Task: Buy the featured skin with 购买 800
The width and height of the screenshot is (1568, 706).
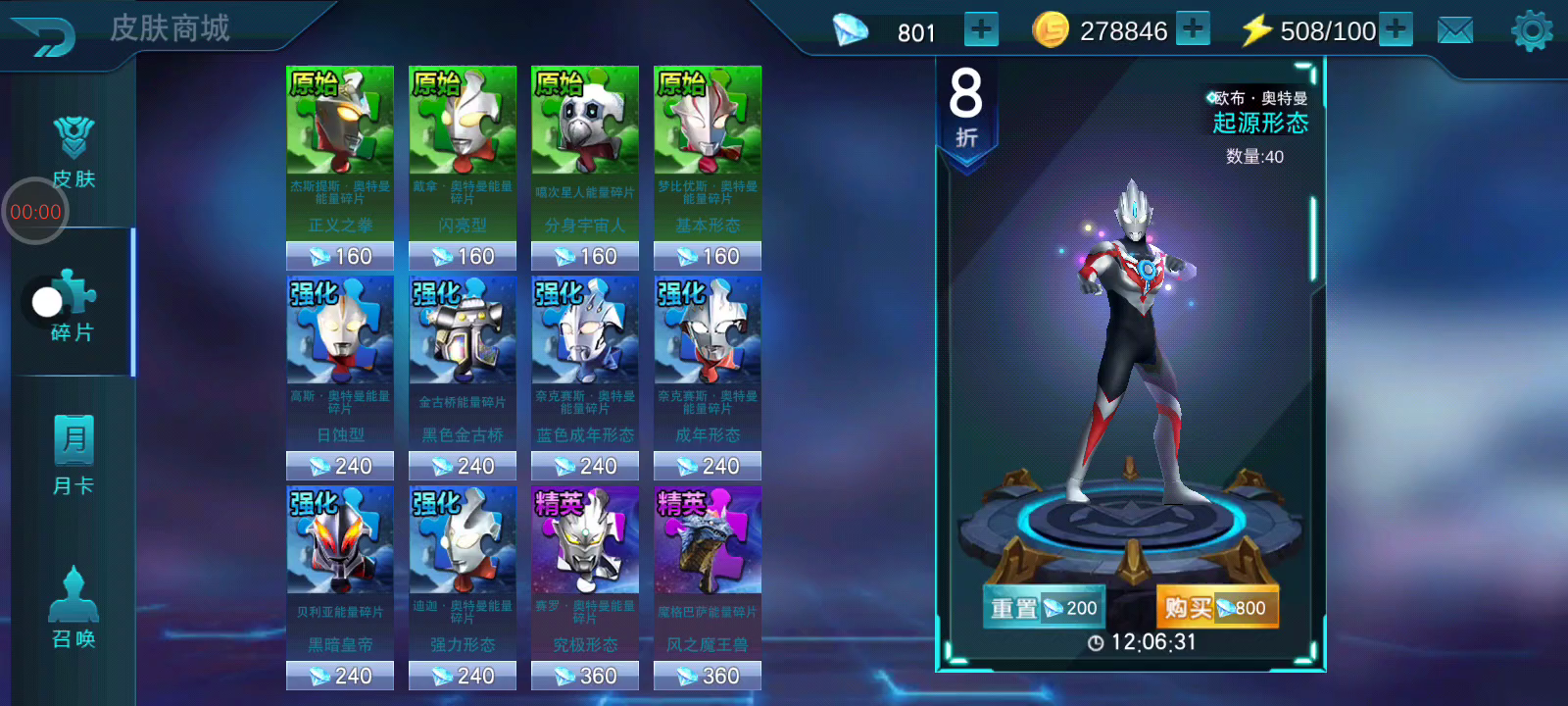Action: point(1216,608)
